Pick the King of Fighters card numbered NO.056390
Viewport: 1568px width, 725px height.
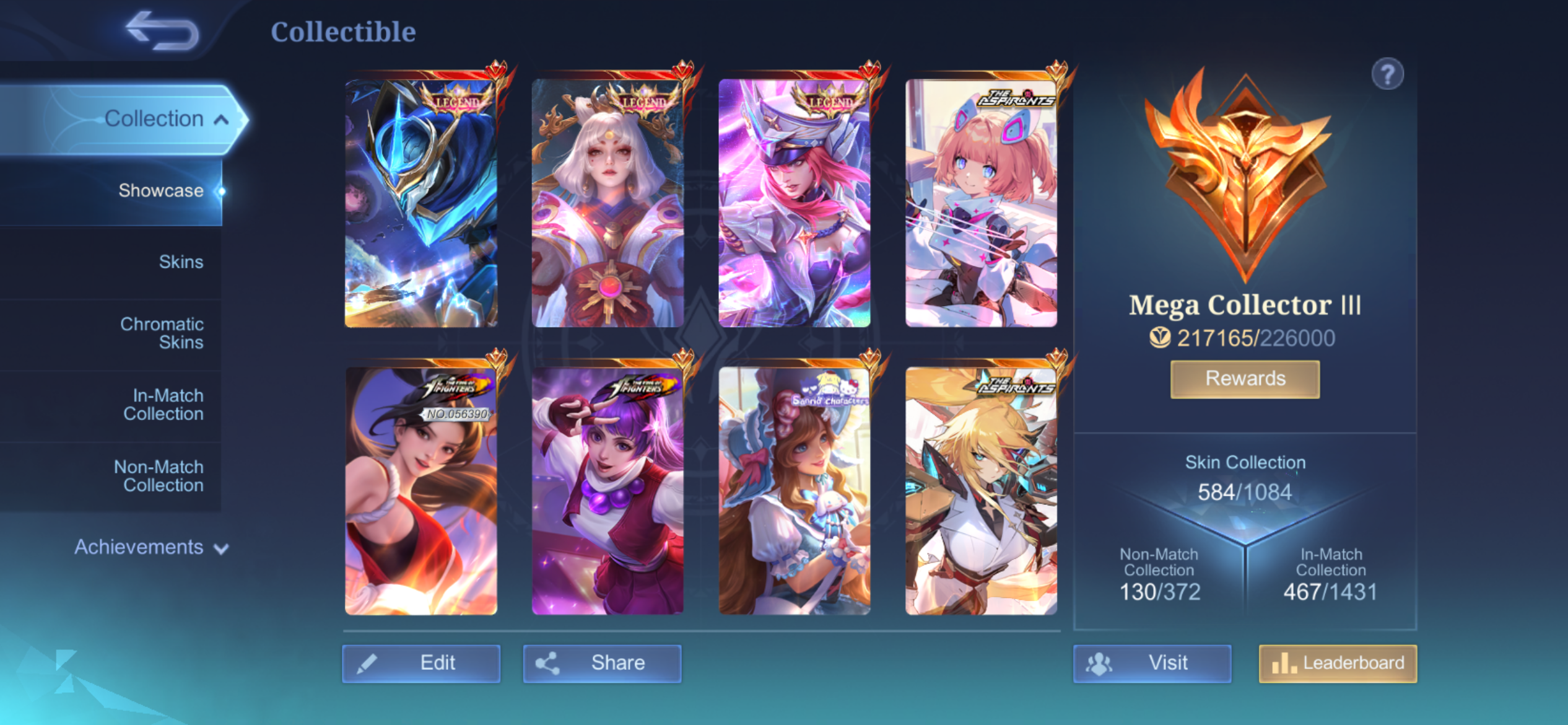pos(421,491)
